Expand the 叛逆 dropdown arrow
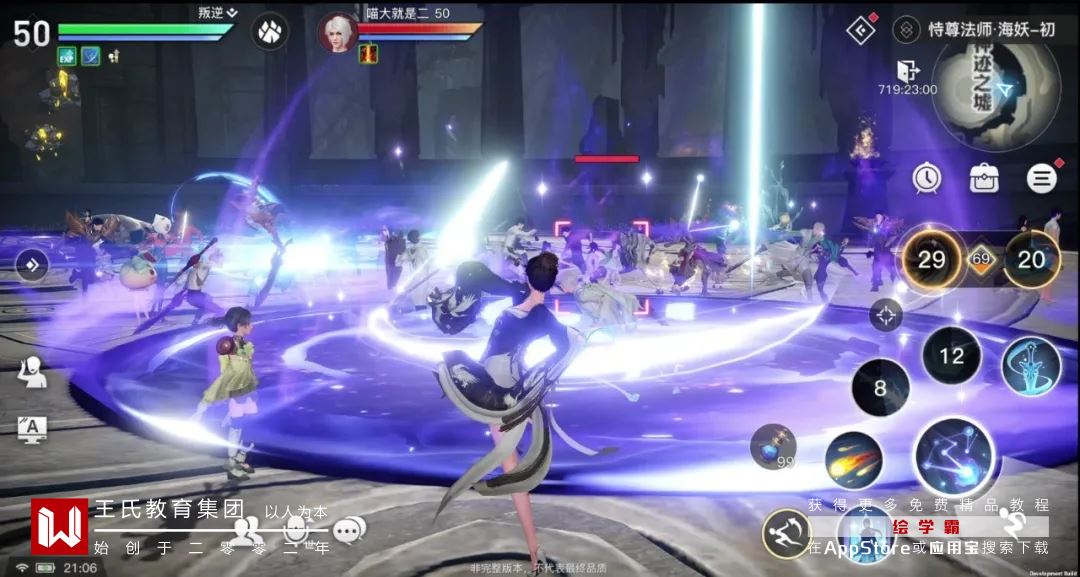Viewport: 1080px width, 577px height. pyautogui.click(x=232, y=12)
